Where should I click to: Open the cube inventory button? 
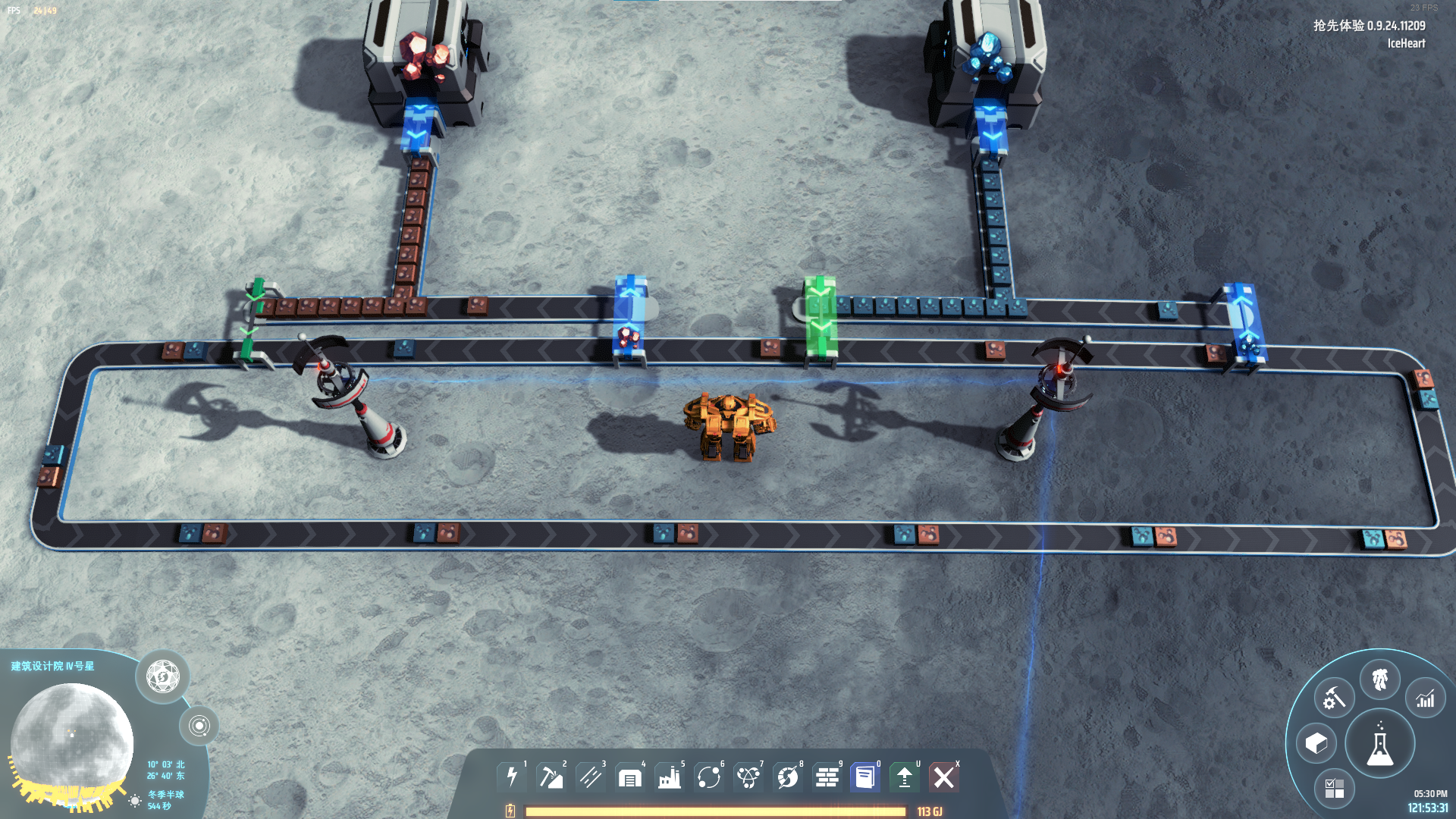(x=1316, y=743)
